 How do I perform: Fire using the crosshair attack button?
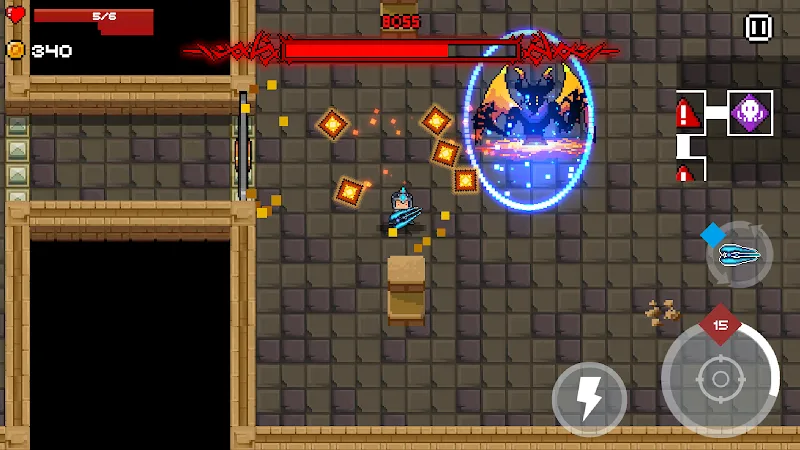(719, 379)
